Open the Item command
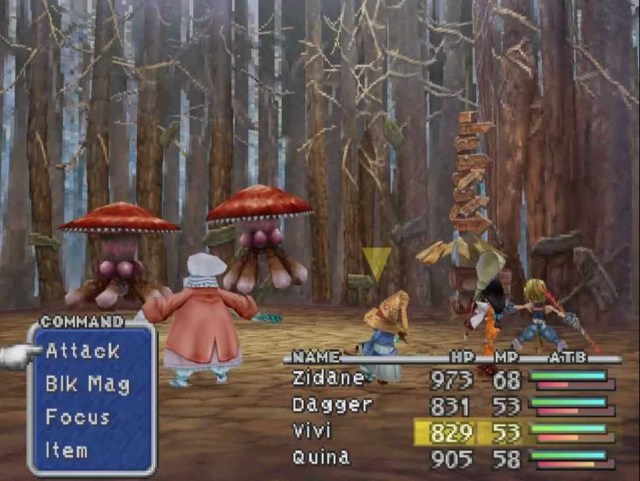640x481 pixels. coord(66,450)
